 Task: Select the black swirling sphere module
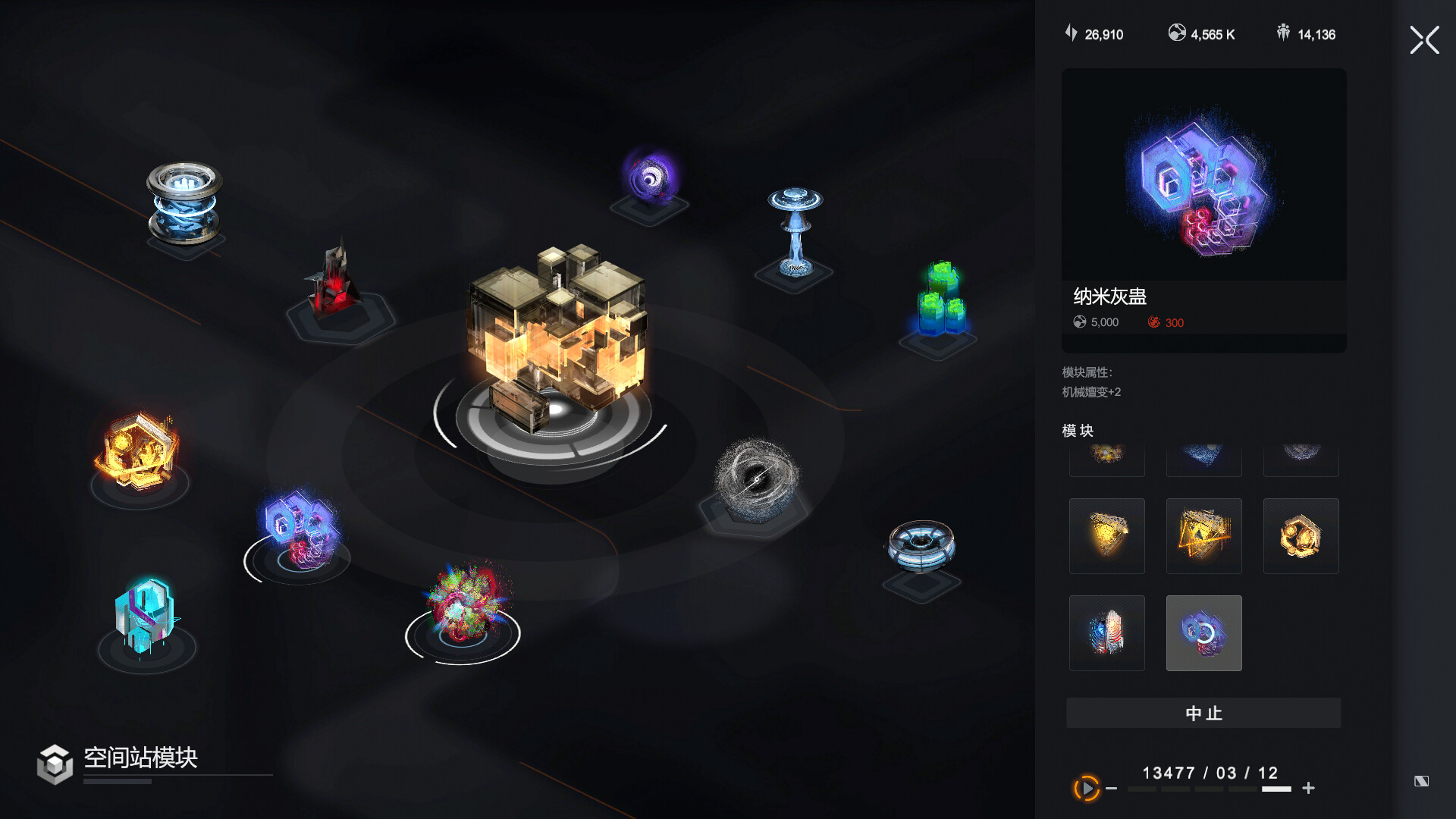[757, 478]
